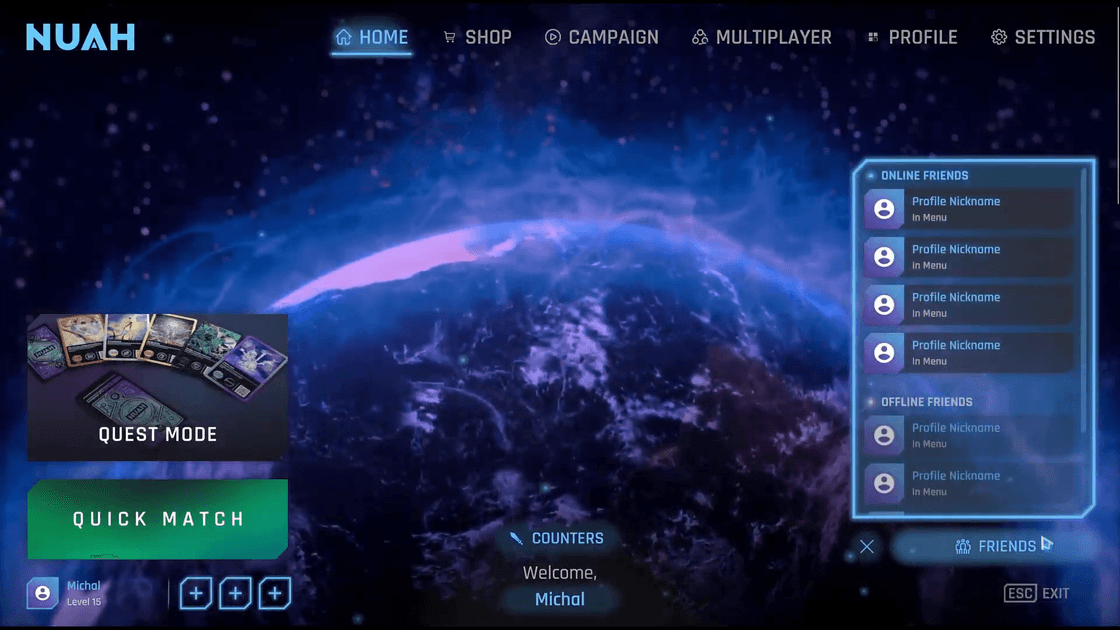Start a Quick Match
This screenshot has height=630, width=1120.
[158, 519]
